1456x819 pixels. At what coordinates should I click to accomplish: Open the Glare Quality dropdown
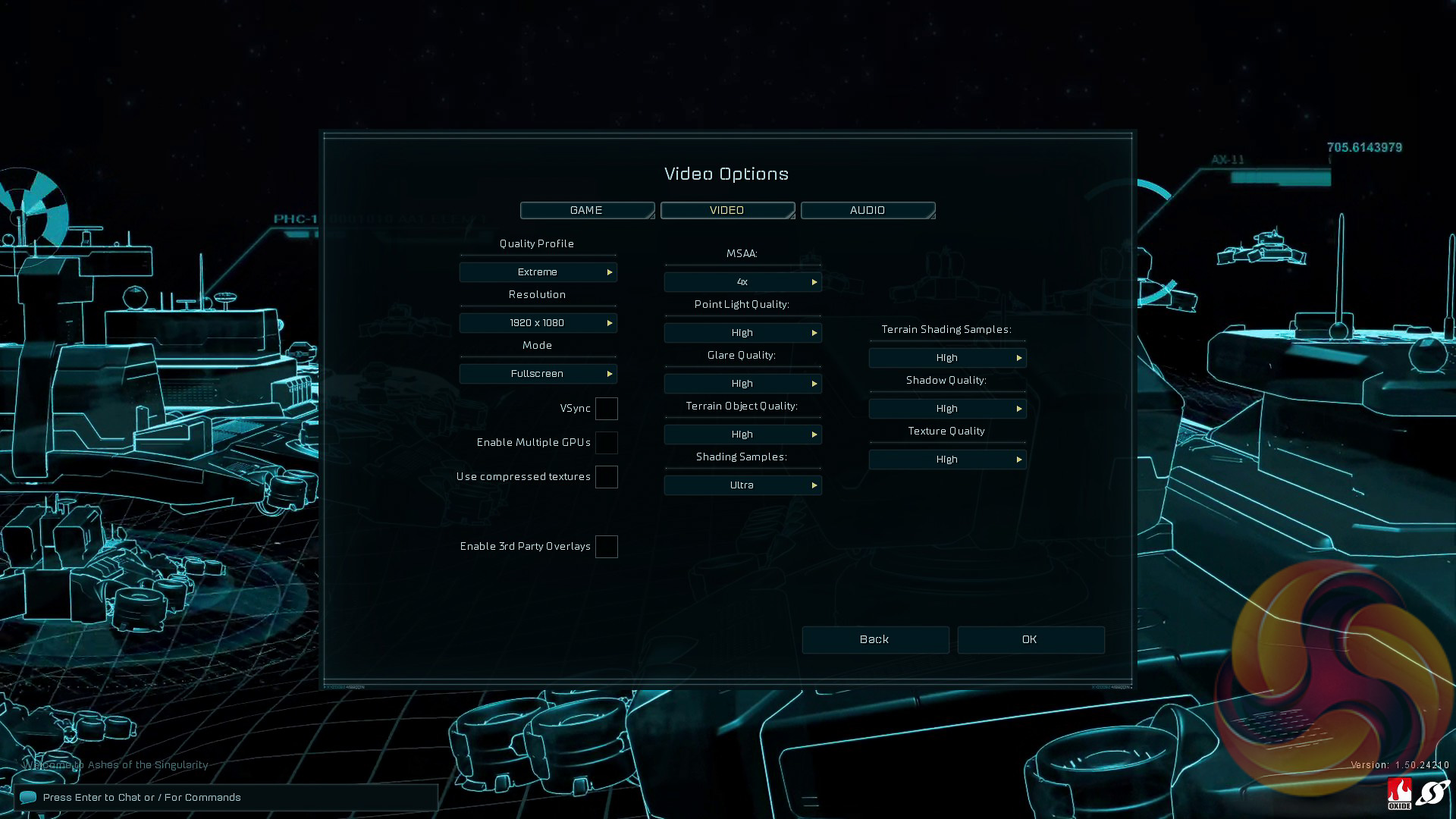click(x=742, y=384)
